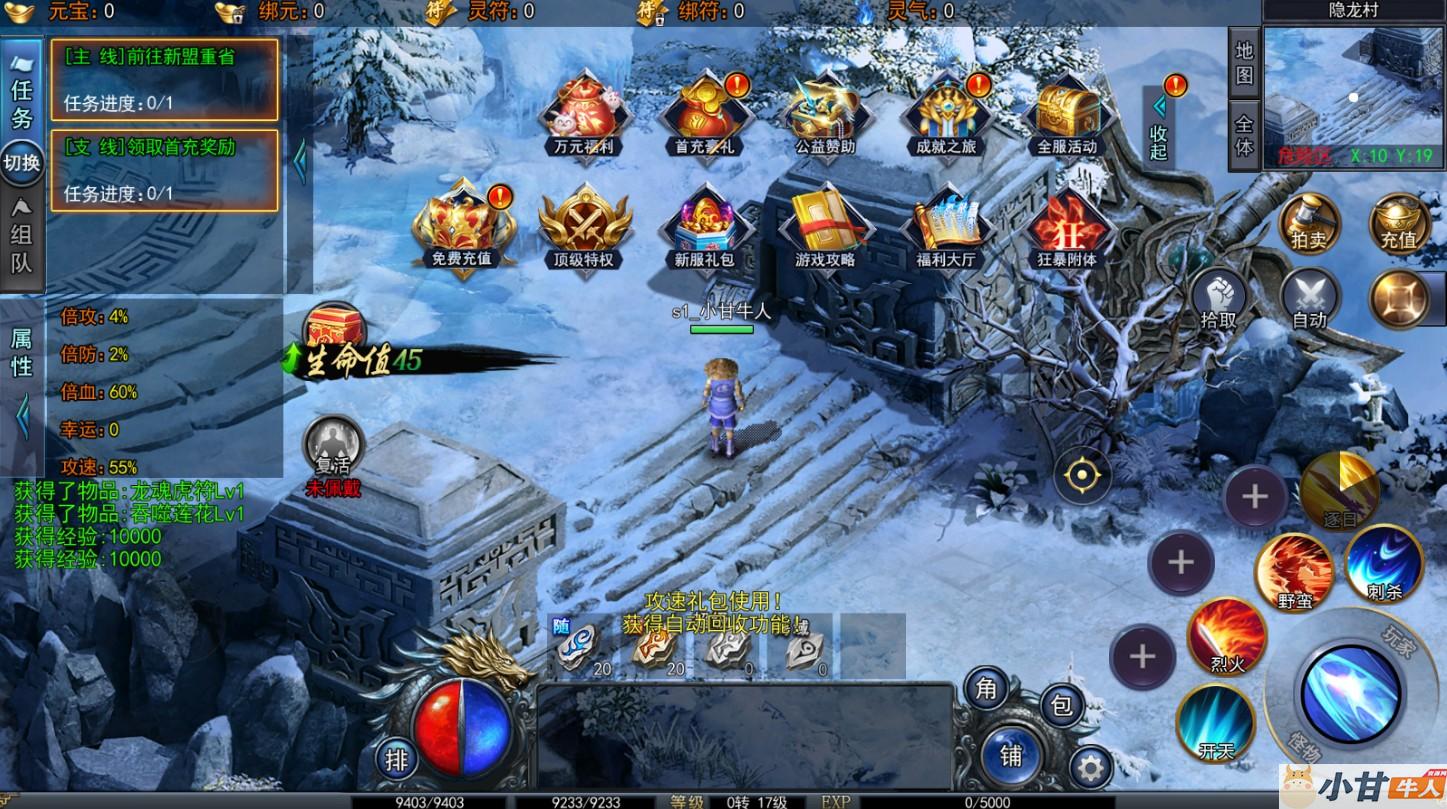Open the 全服活动 treasure chest
1447x809 pixels.
1067,112
